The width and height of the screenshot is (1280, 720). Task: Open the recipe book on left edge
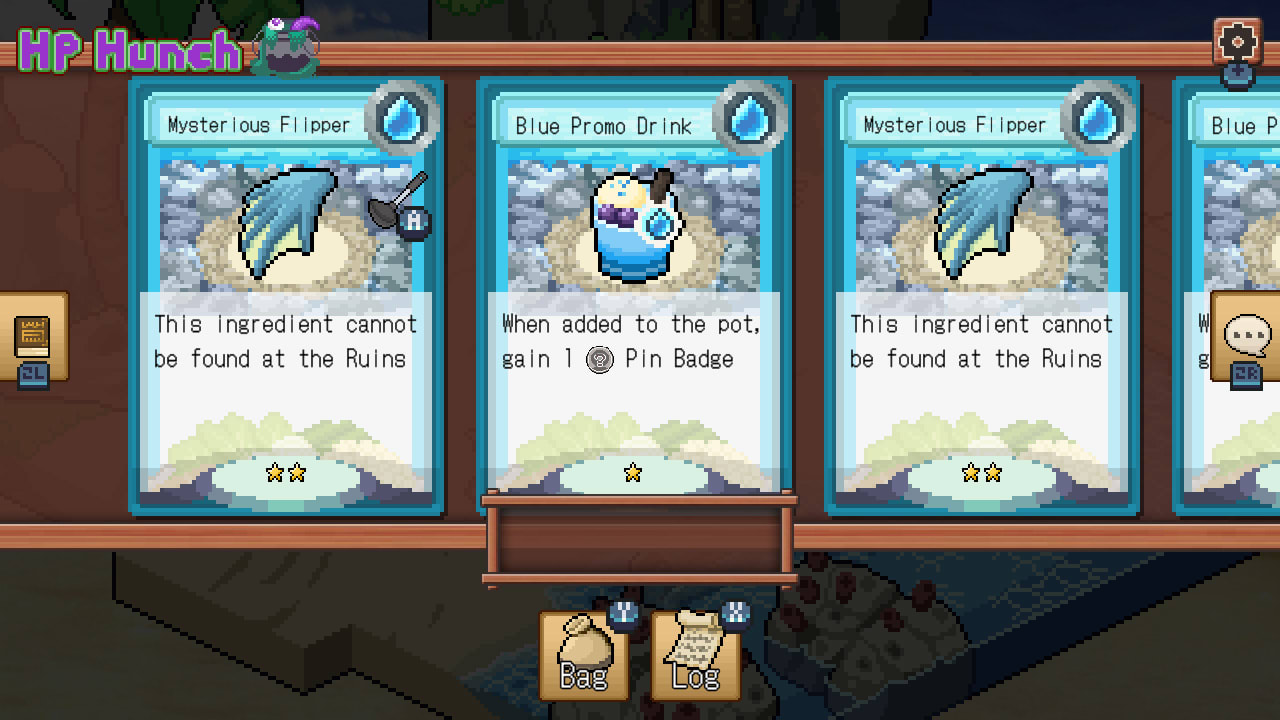click(32, 337)
